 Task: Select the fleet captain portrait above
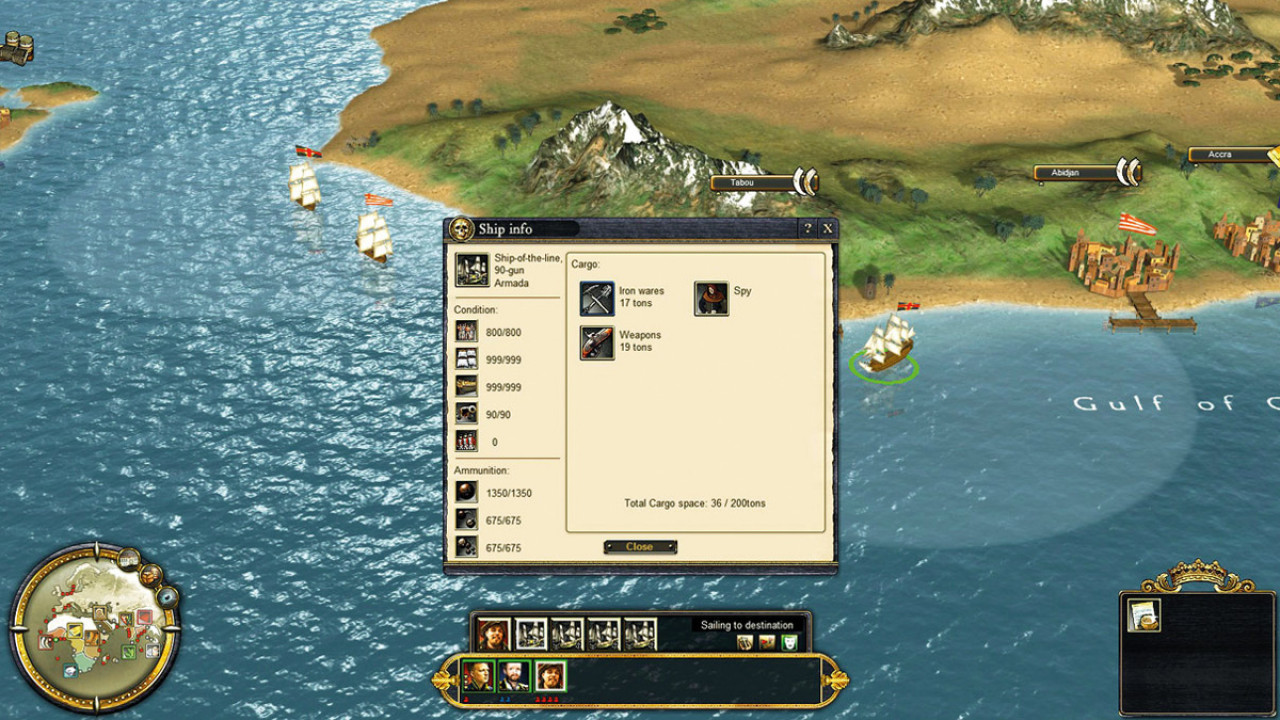coord(492,634)
